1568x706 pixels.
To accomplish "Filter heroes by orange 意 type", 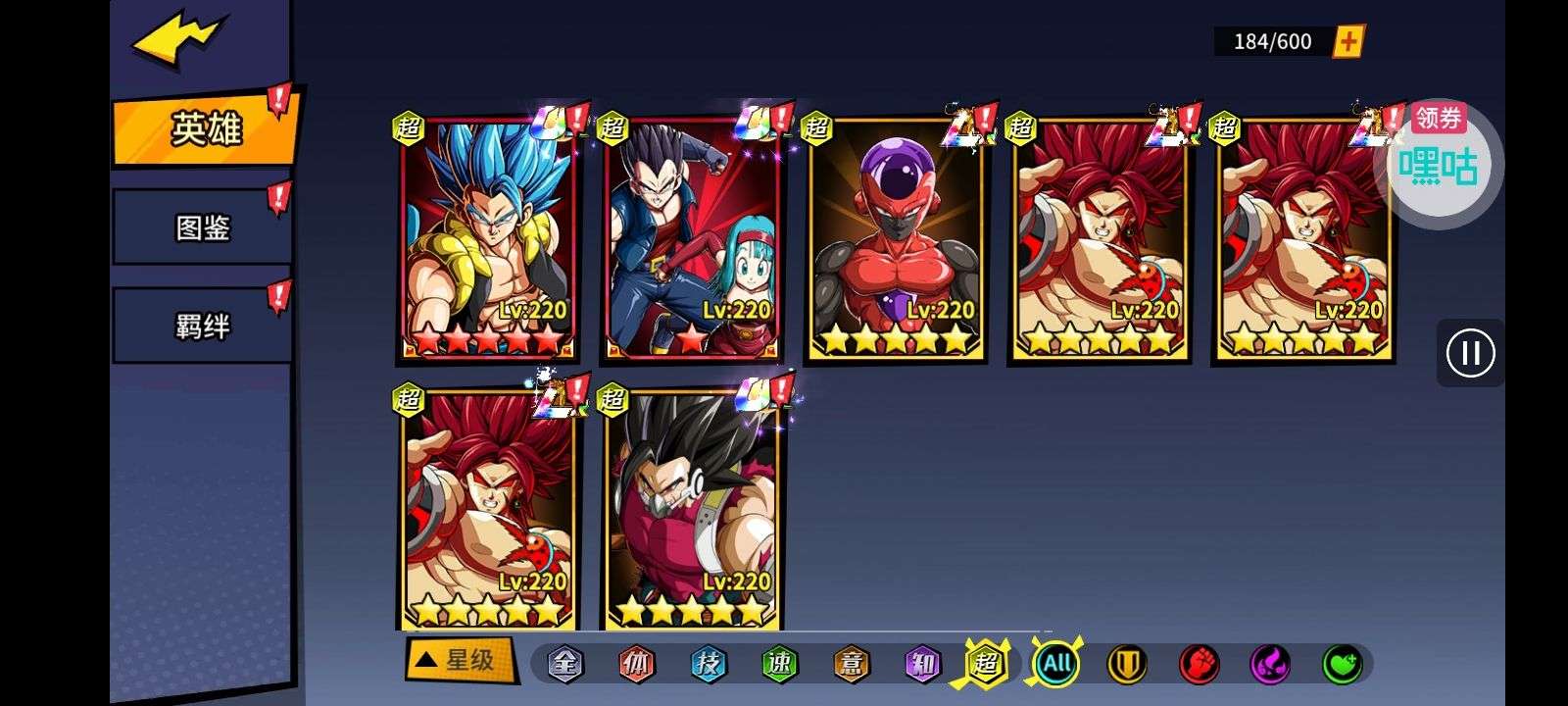I will (851, 664).
